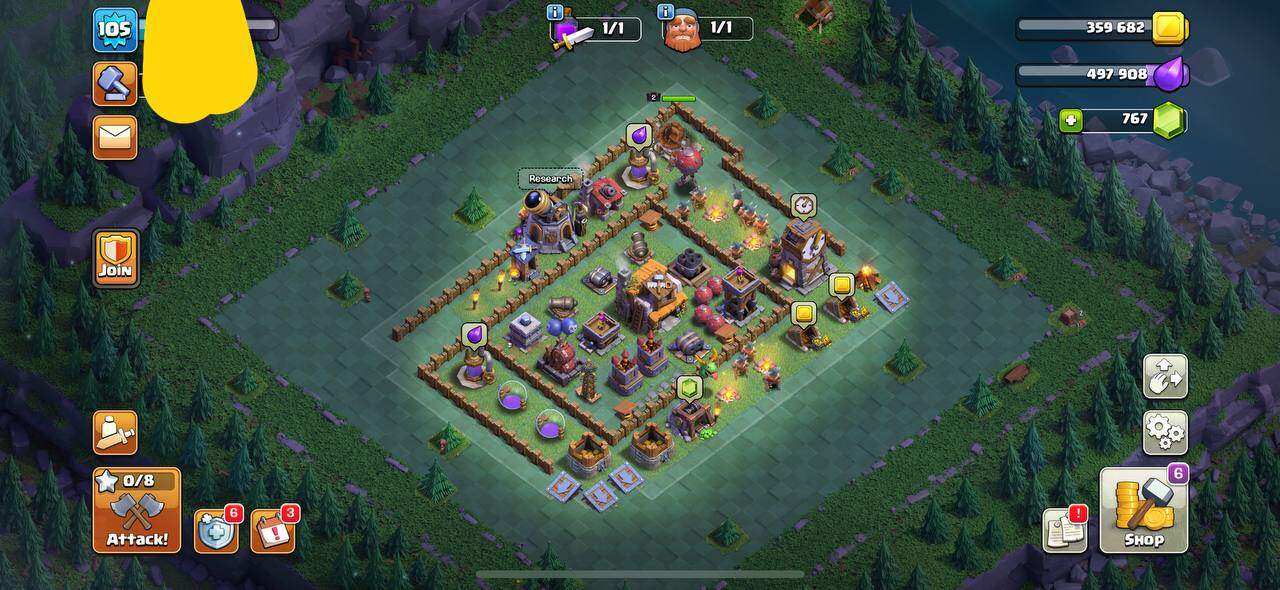Image resolution: width=1280 pixels, height=590 pixels.
Task: Click the Research label on the laboratory
Action: [551, 179]
